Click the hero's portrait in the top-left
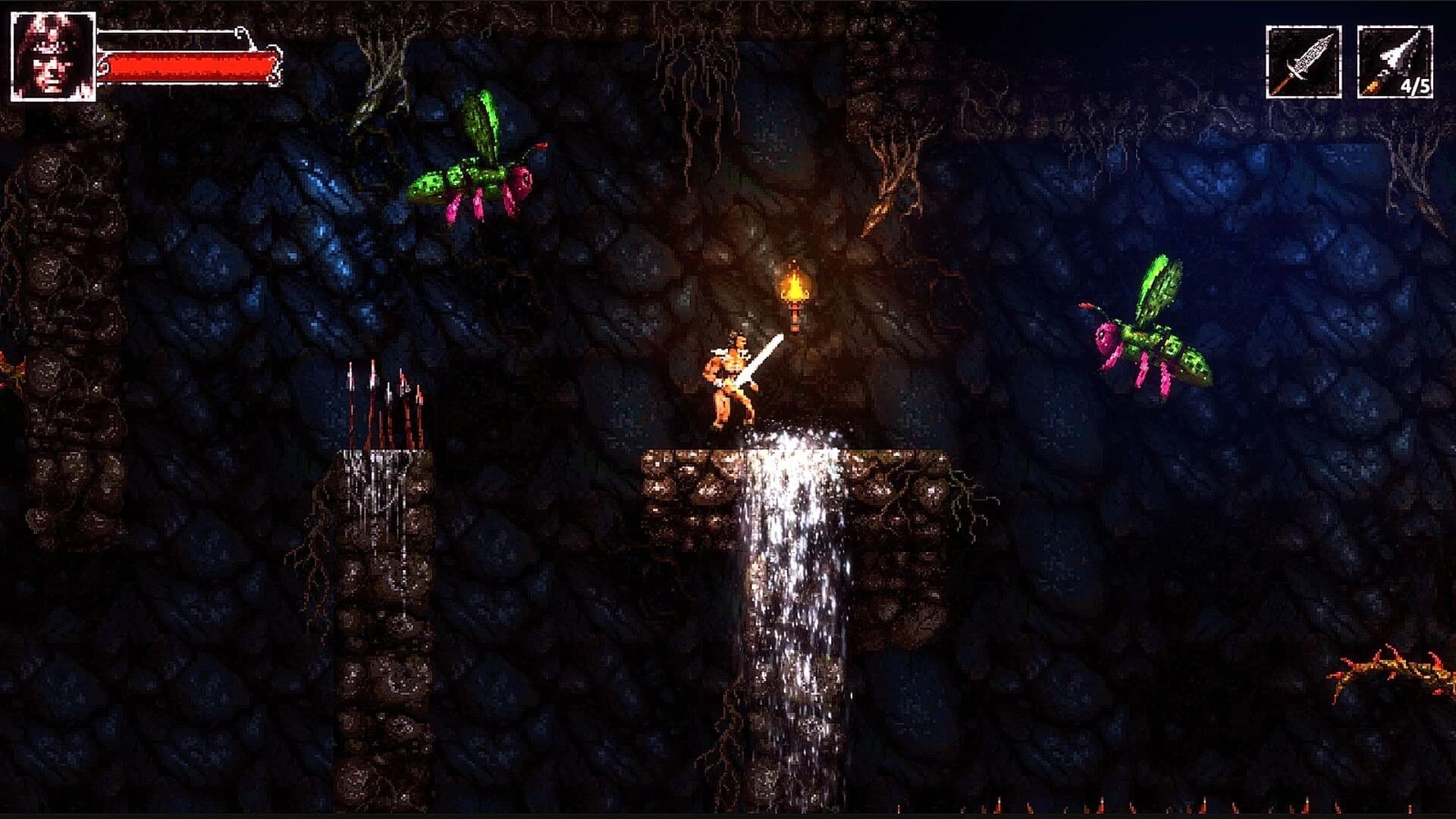1456x819 pixels. click(x=52, y=55)
